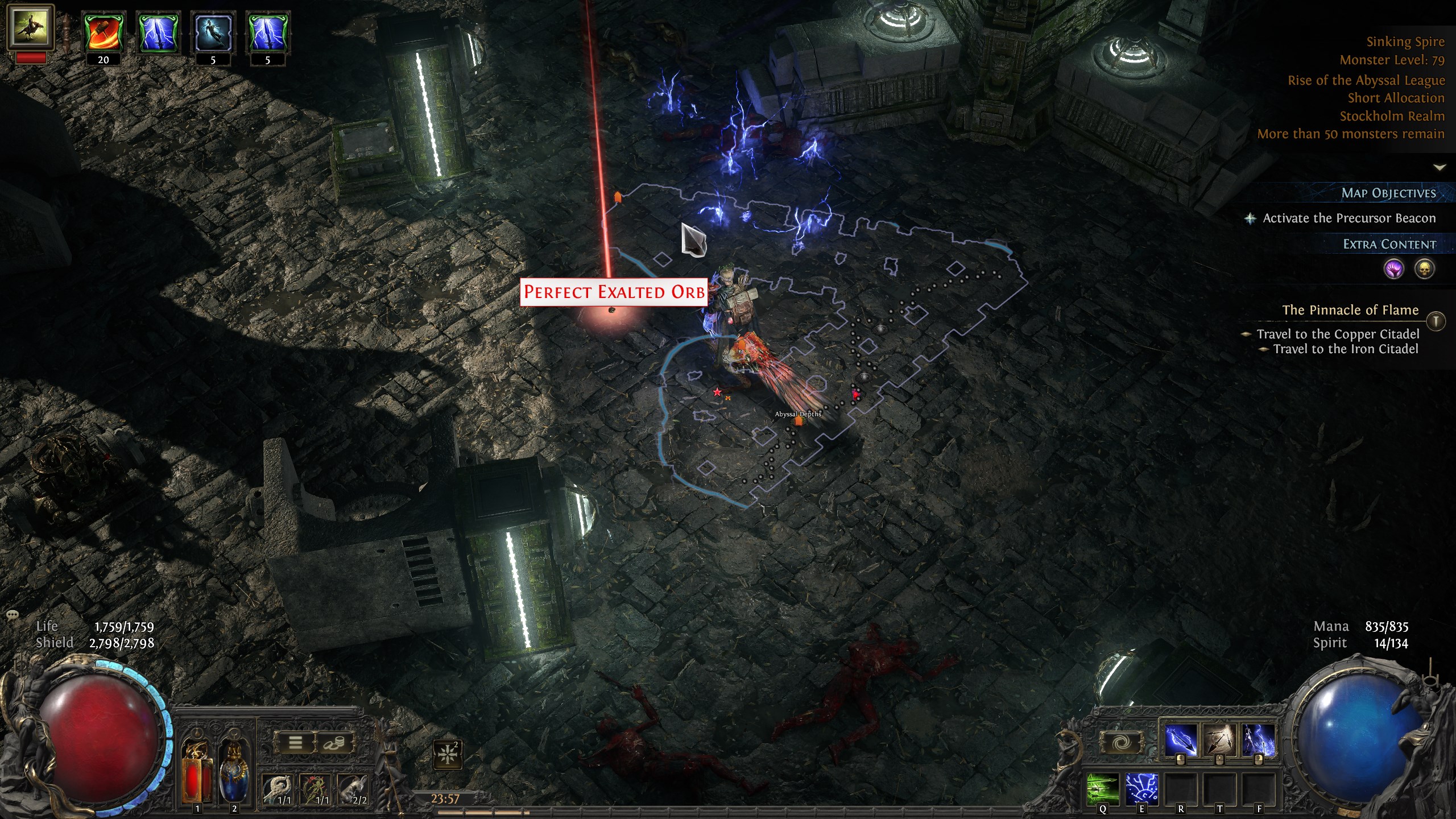The height and width of the screenshot is (819, 1456).
Task: Open the coin stack shop button
Action: [x=334, y=742]
